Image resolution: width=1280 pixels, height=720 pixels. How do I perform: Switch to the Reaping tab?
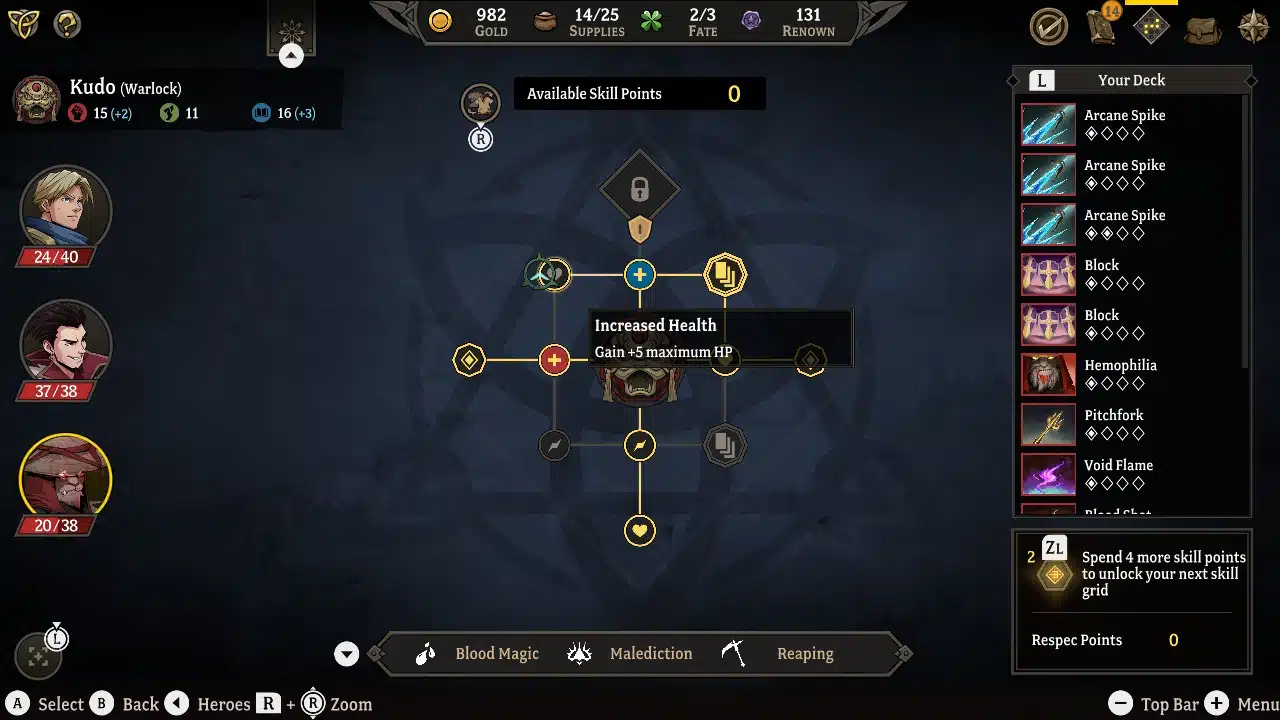pos(805,653)
